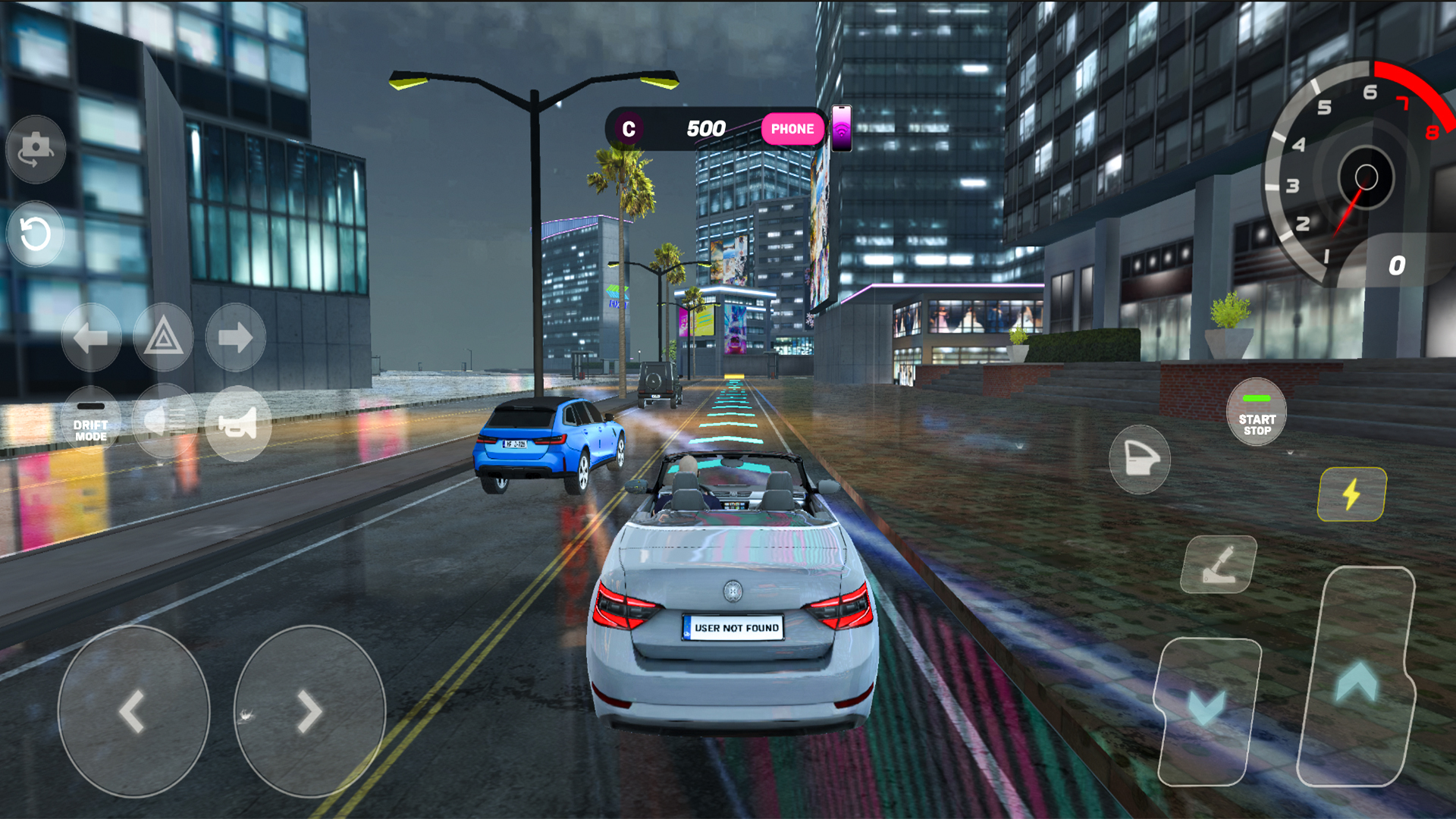This screenshot has width=1456, height=819.
Task: Activate the lightning bolt nitro boost
Action: pos(1352,494)
